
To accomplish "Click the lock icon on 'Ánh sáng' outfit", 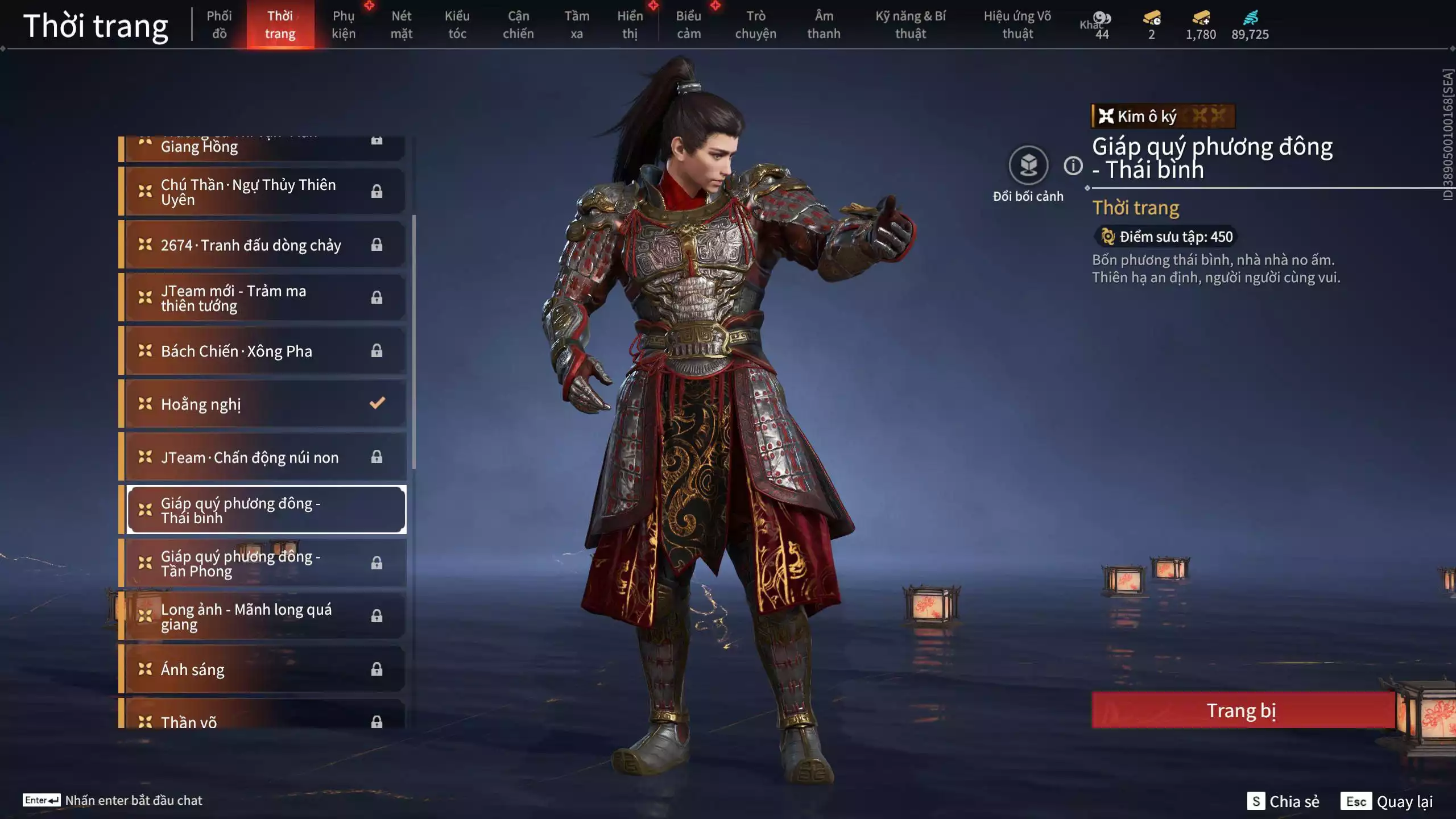I will (377, 669).
